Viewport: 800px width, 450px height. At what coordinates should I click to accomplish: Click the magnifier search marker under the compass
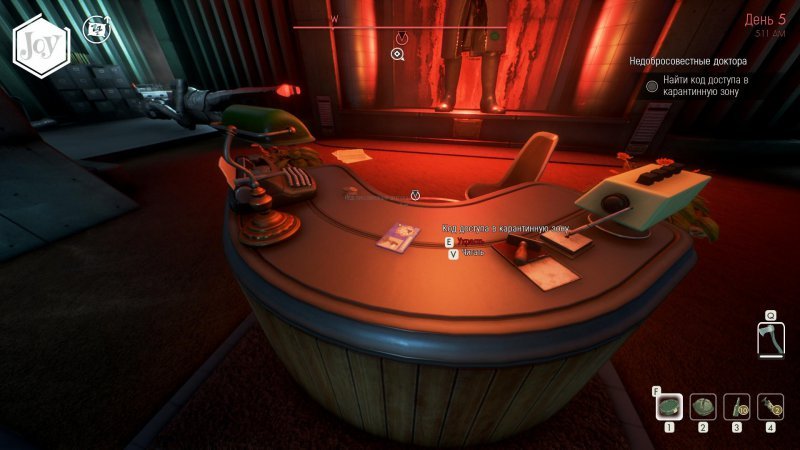click(399, 53)
